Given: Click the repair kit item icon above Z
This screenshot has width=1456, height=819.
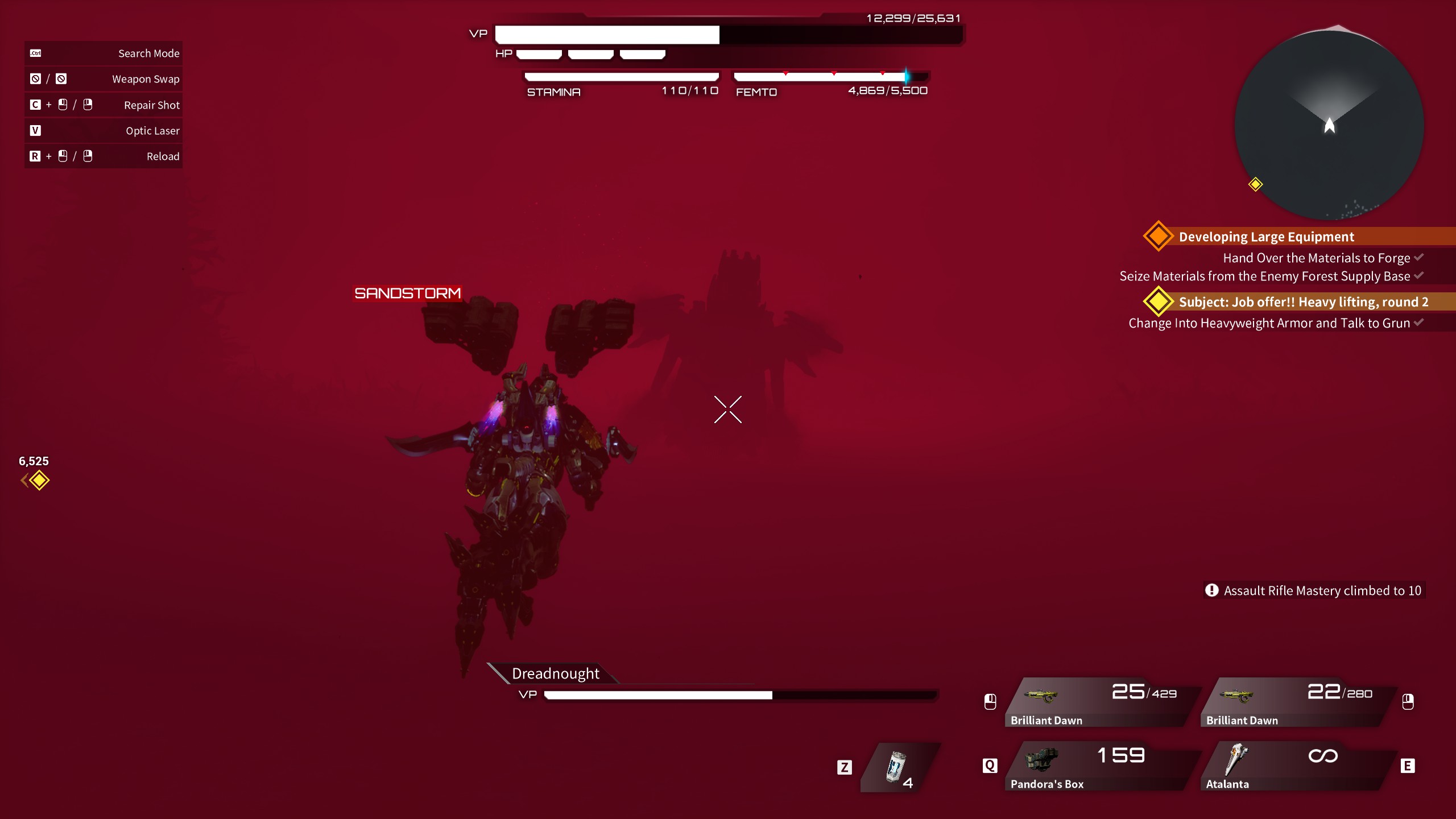Looking at the screenshot, I should tap(896, 767).
